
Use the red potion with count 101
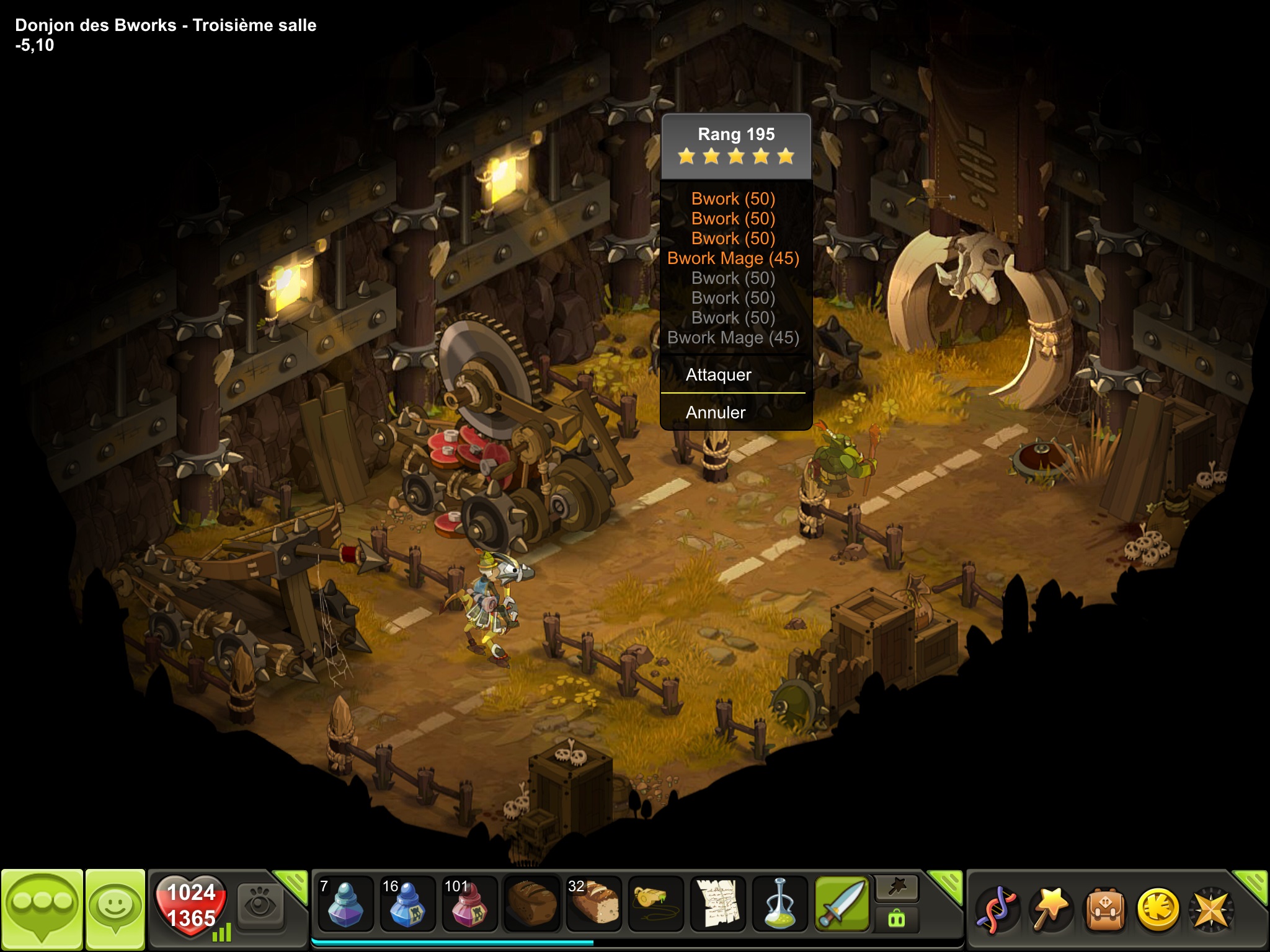(x=469, y=904)
